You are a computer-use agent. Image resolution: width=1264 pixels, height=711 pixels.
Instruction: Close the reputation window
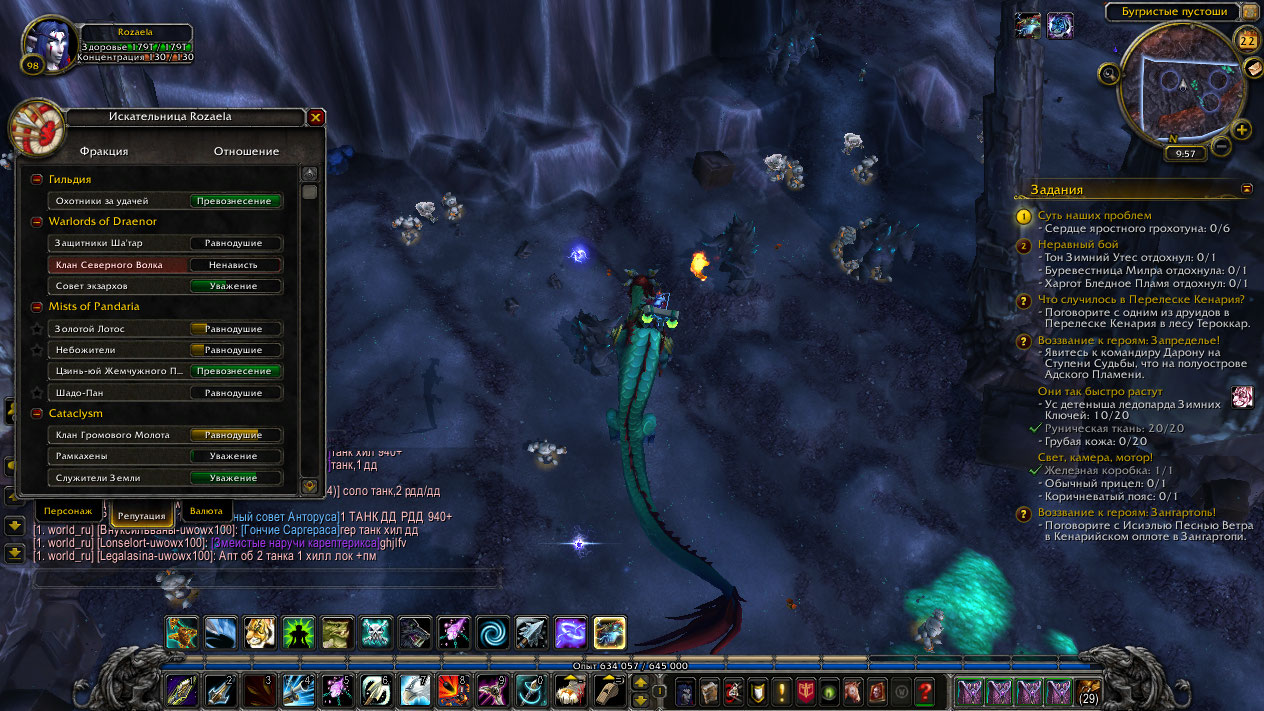pyautogui.click(x=316, y=117)
